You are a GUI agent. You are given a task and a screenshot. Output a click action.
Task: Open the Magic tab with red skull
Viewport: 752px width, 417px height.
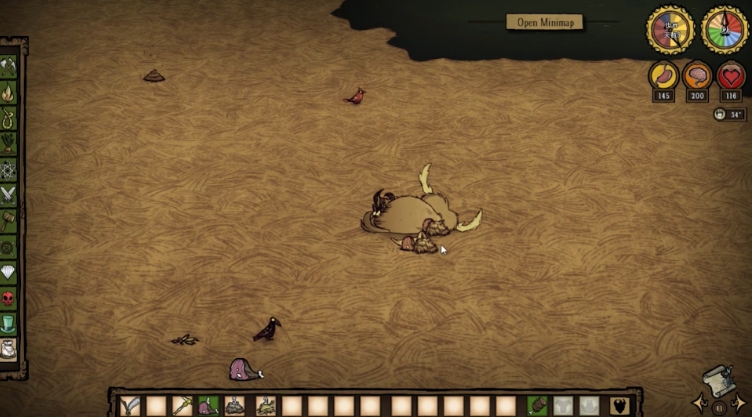[x=9, y=298]
